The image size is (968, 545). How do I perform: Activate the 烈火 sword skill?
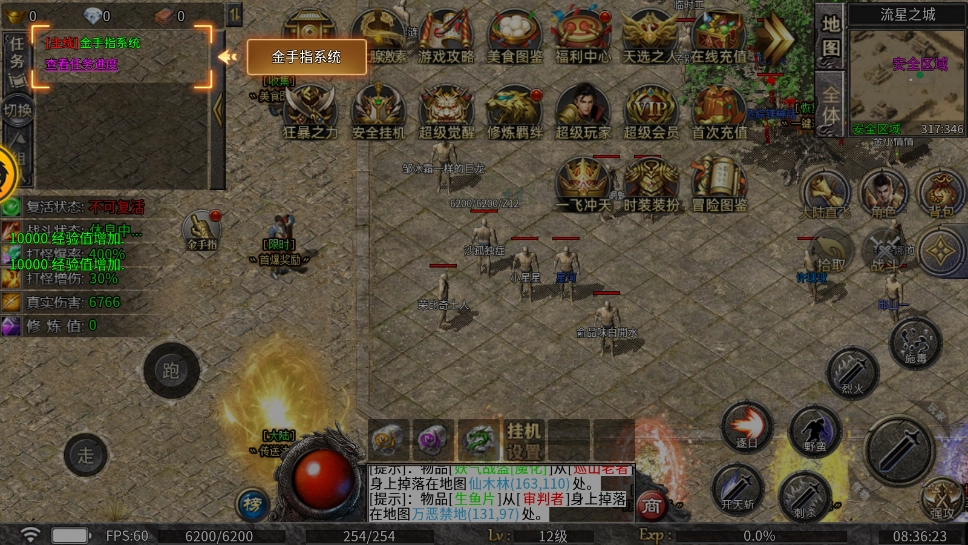(x=853, y=371)
